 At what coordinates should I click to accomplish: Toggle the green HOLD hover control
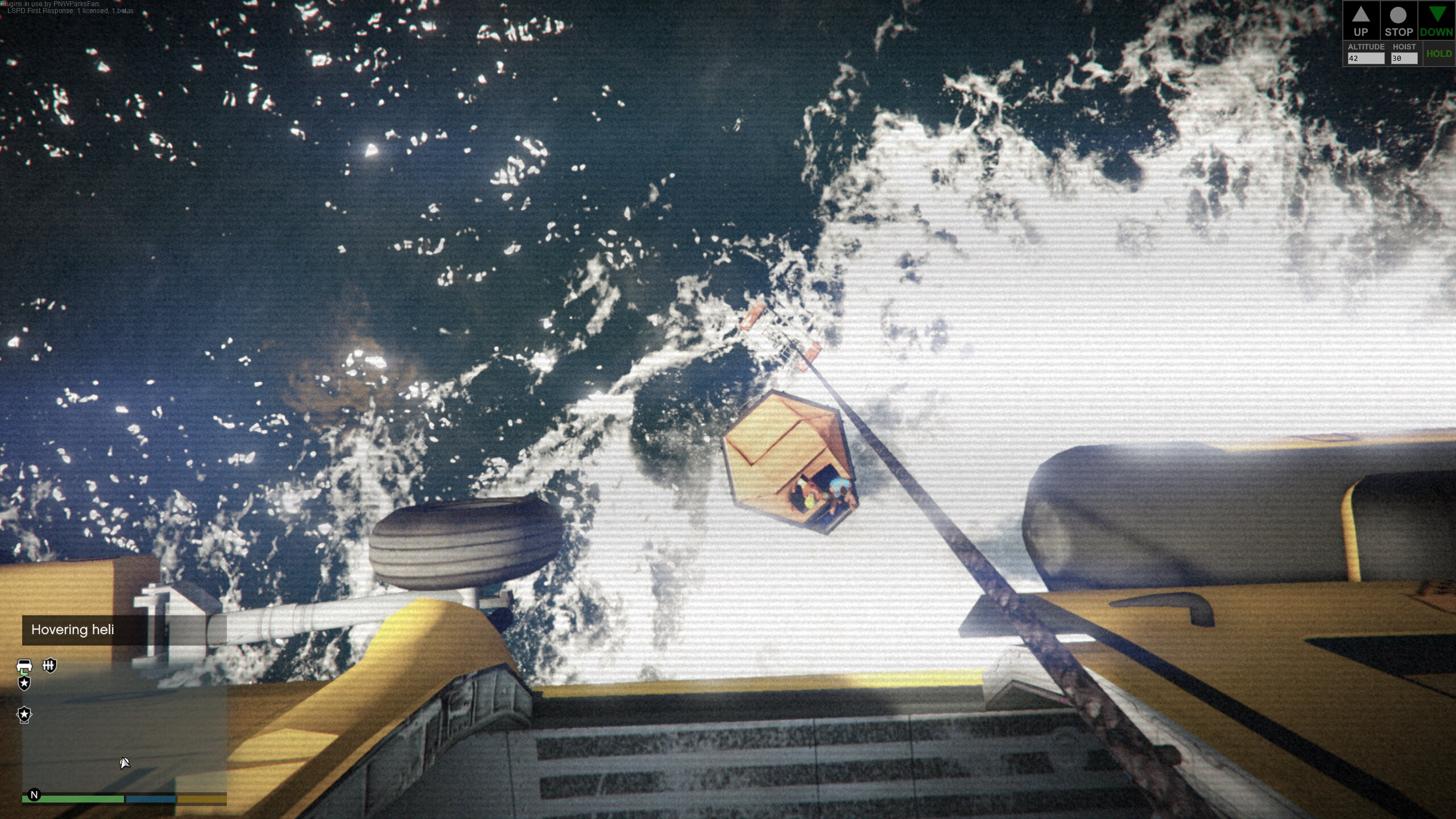1438,53
